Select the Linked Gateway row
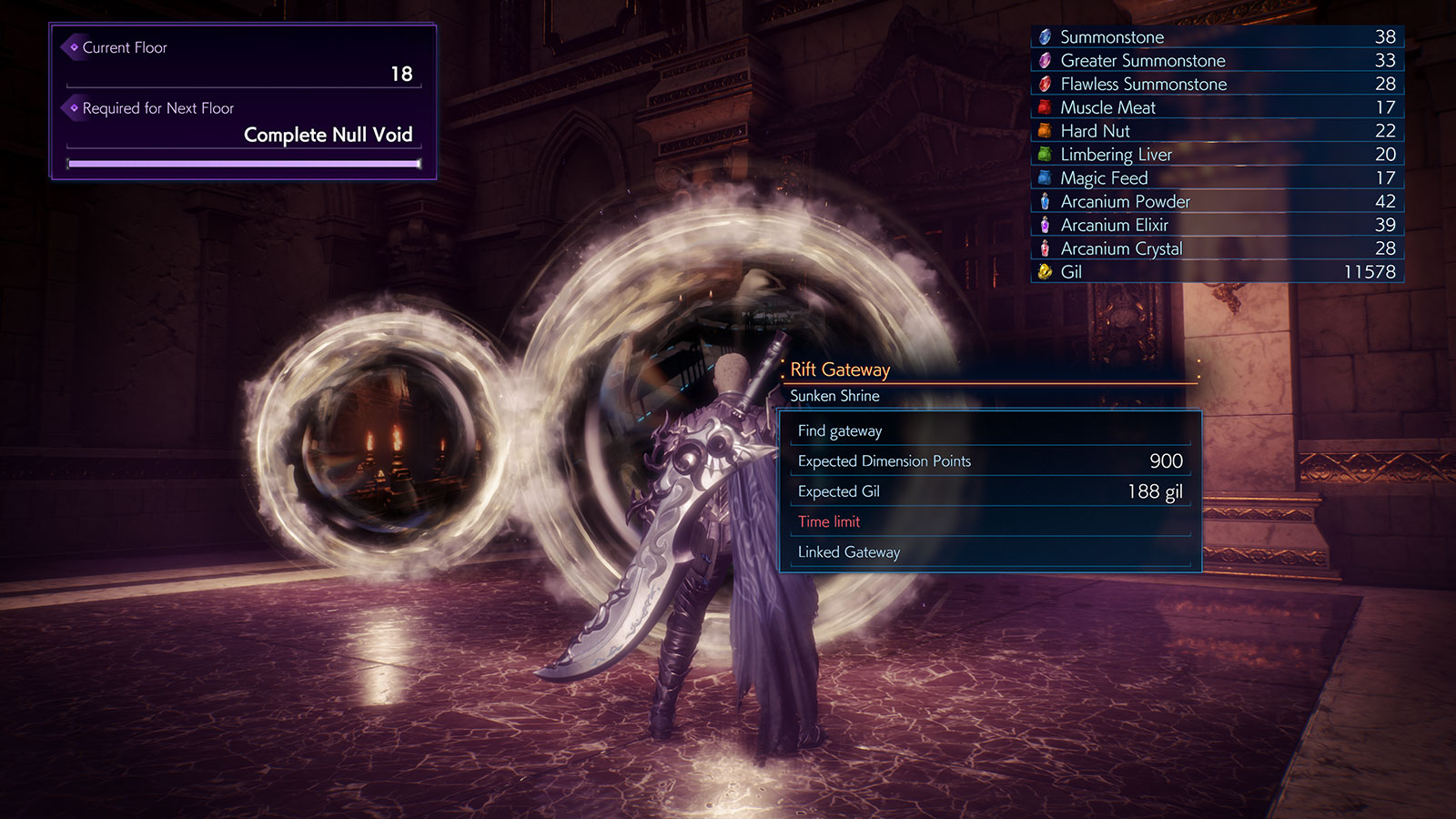 990,552
